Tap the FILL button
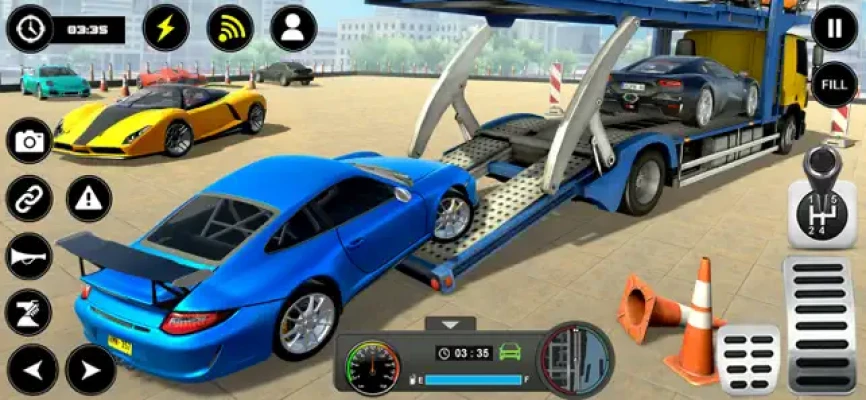This screenshot has height=400, width=866. point(834,84)
